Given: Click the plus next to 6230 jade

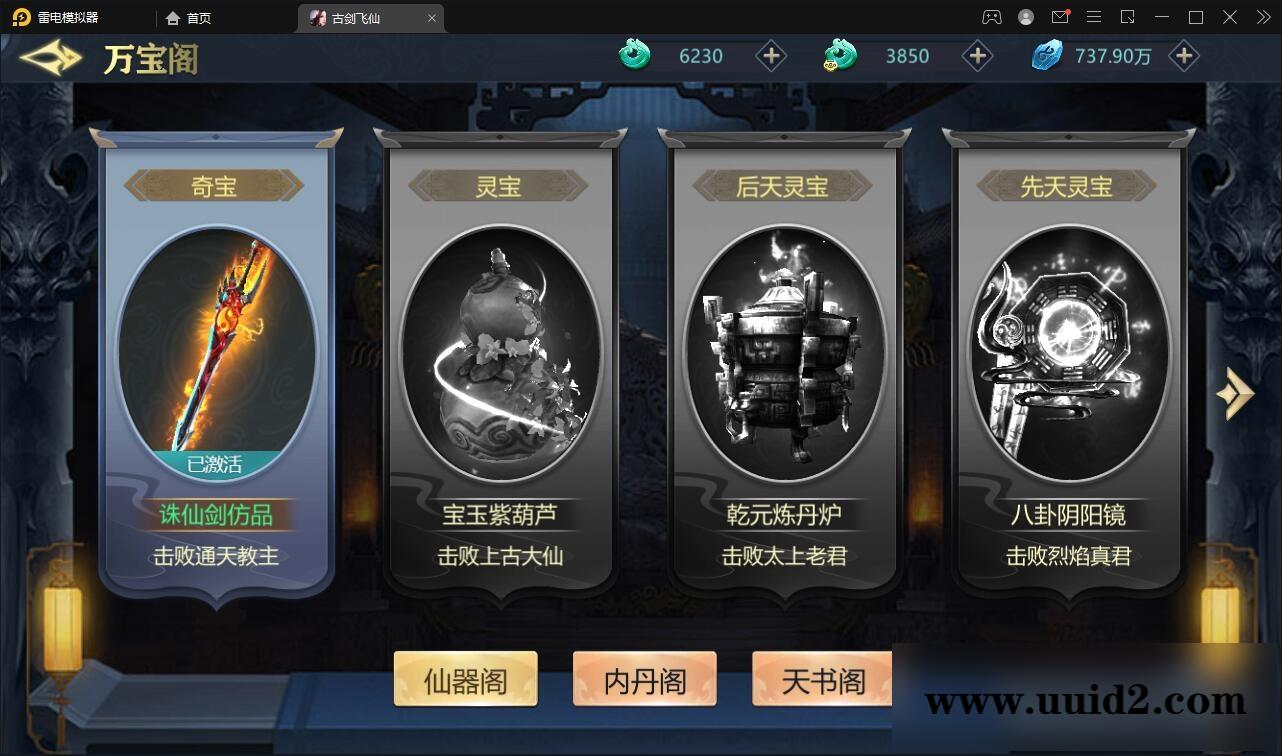Looking at the screenshot, I should (771, 56).
